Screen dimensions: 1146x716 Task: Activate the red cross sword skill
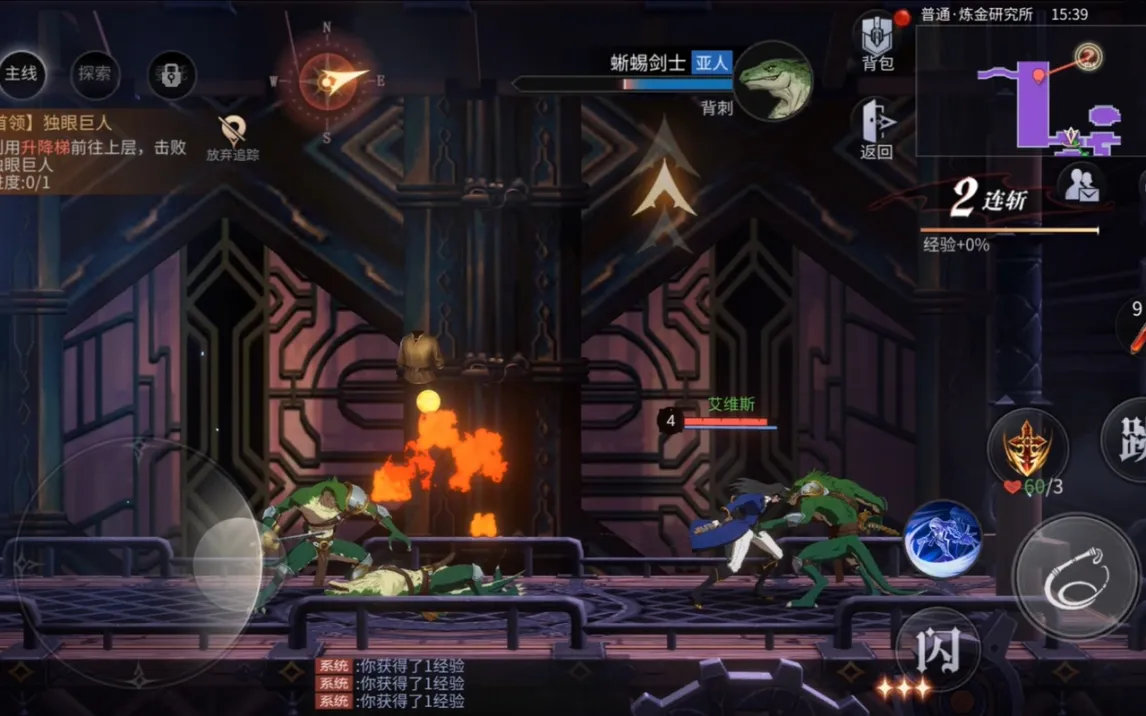click(x=1027, y=447)
